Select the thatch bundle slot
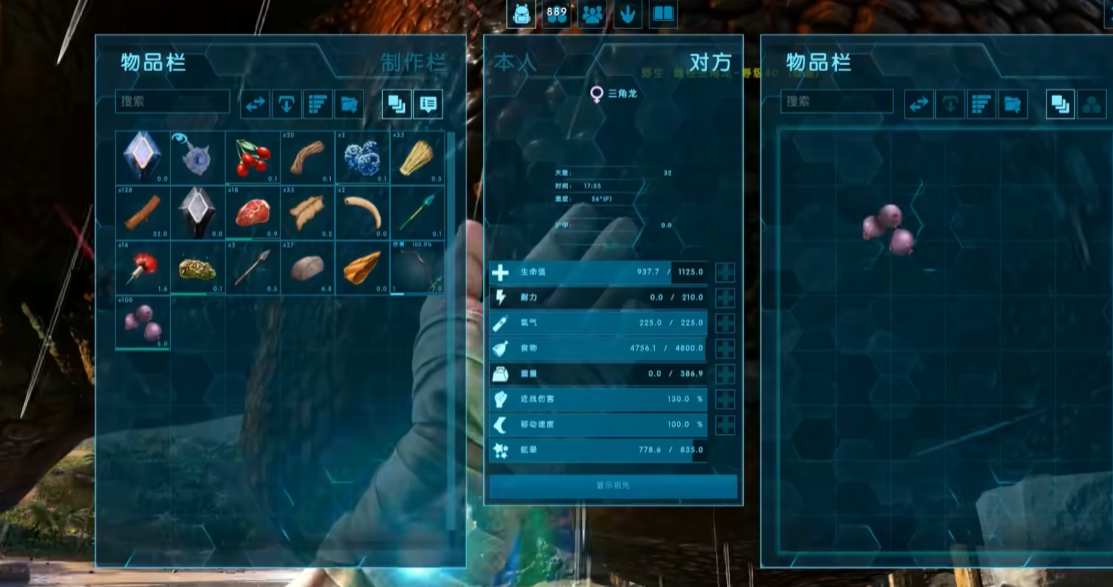1113x587 pixels. (x=416, y=157)
